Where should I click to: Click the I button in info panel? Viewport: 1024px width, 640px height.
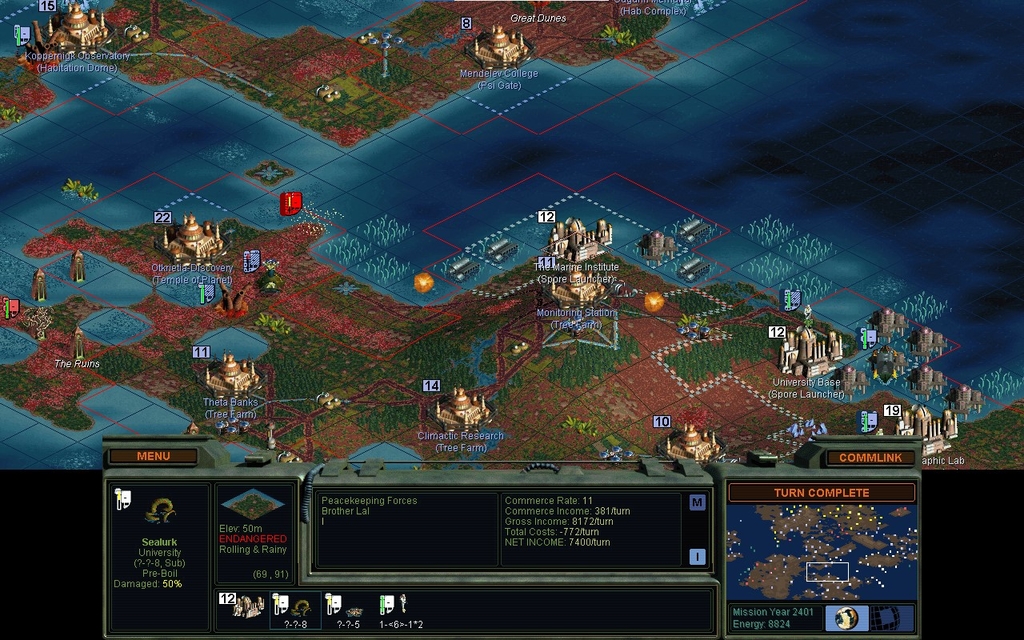(697, 557)
